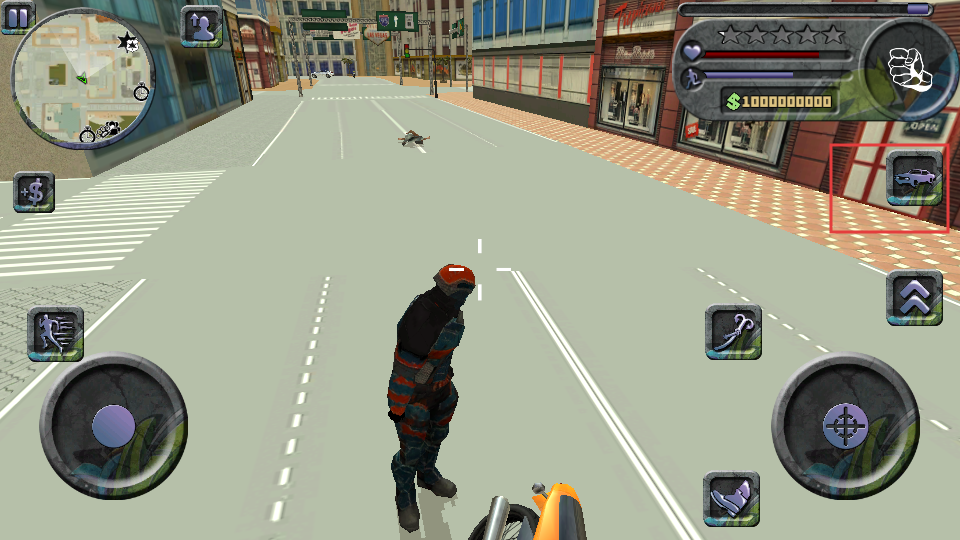Activate the kick boot button

click(731, 498)
